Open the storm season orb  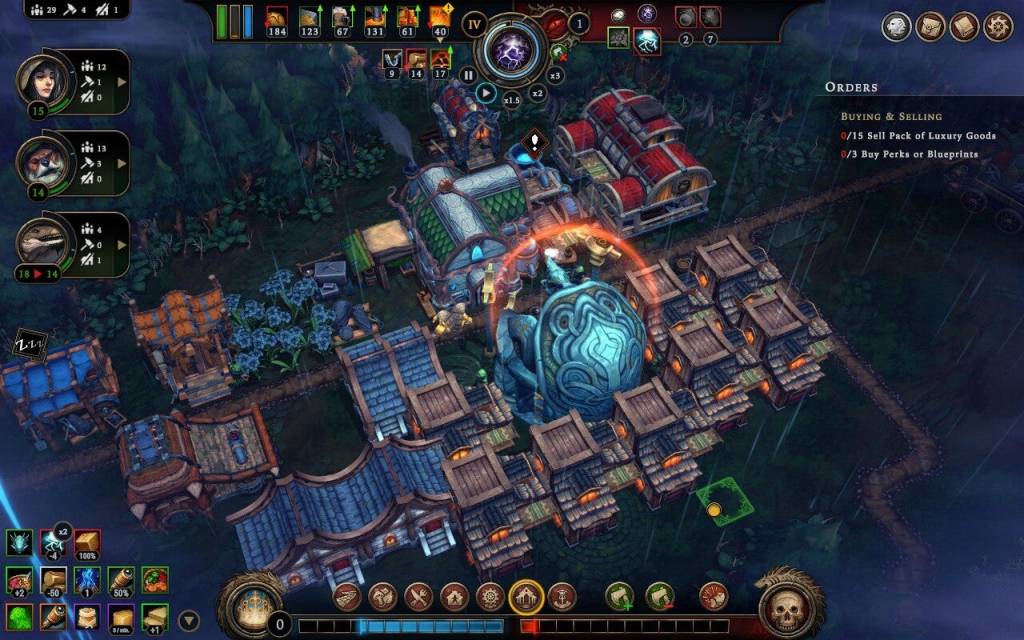point(512,50)
